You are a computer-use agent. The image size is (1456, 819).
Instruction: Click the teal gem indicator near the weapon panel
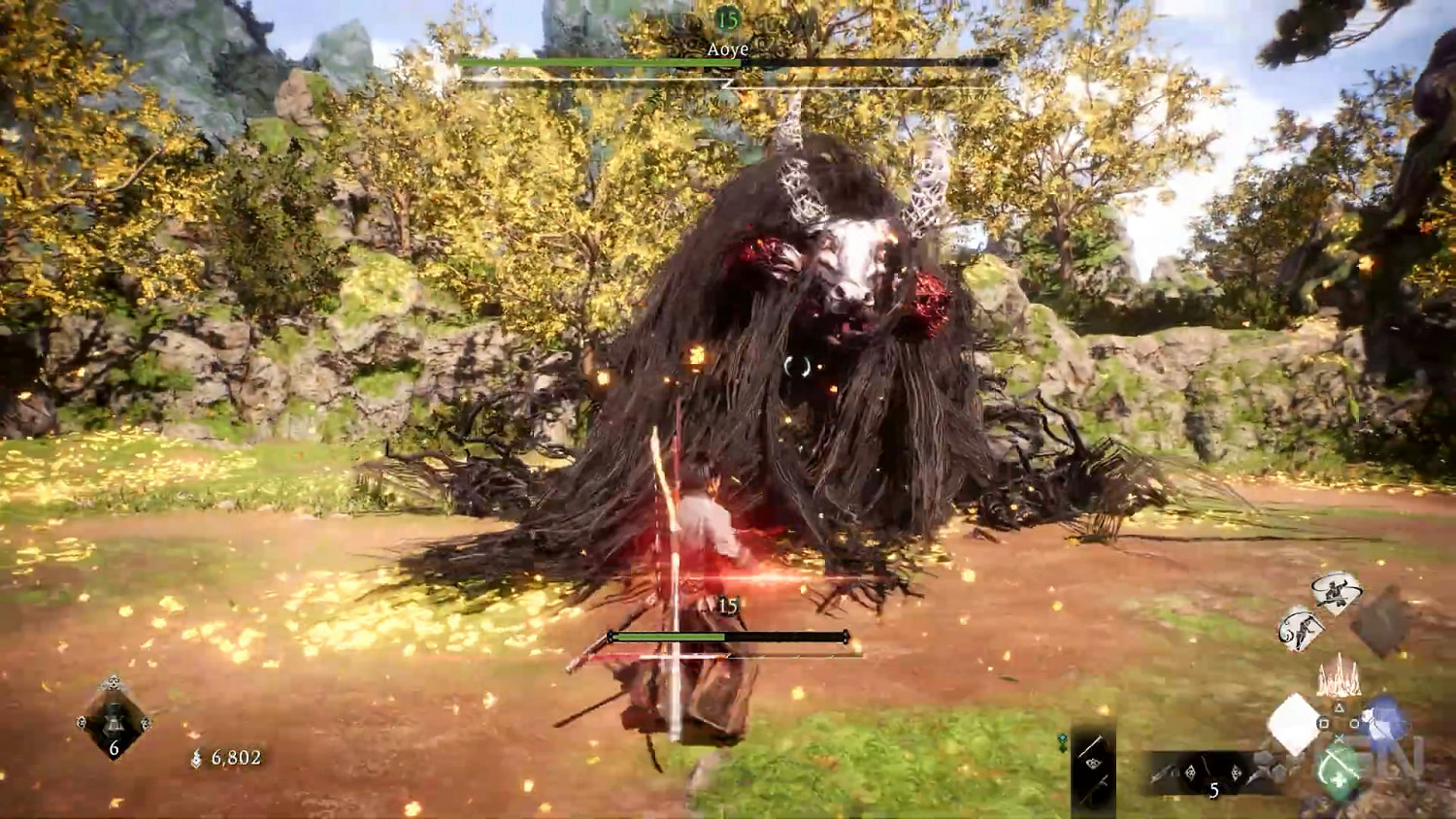pyautogui.click(x=1061, y=736)
